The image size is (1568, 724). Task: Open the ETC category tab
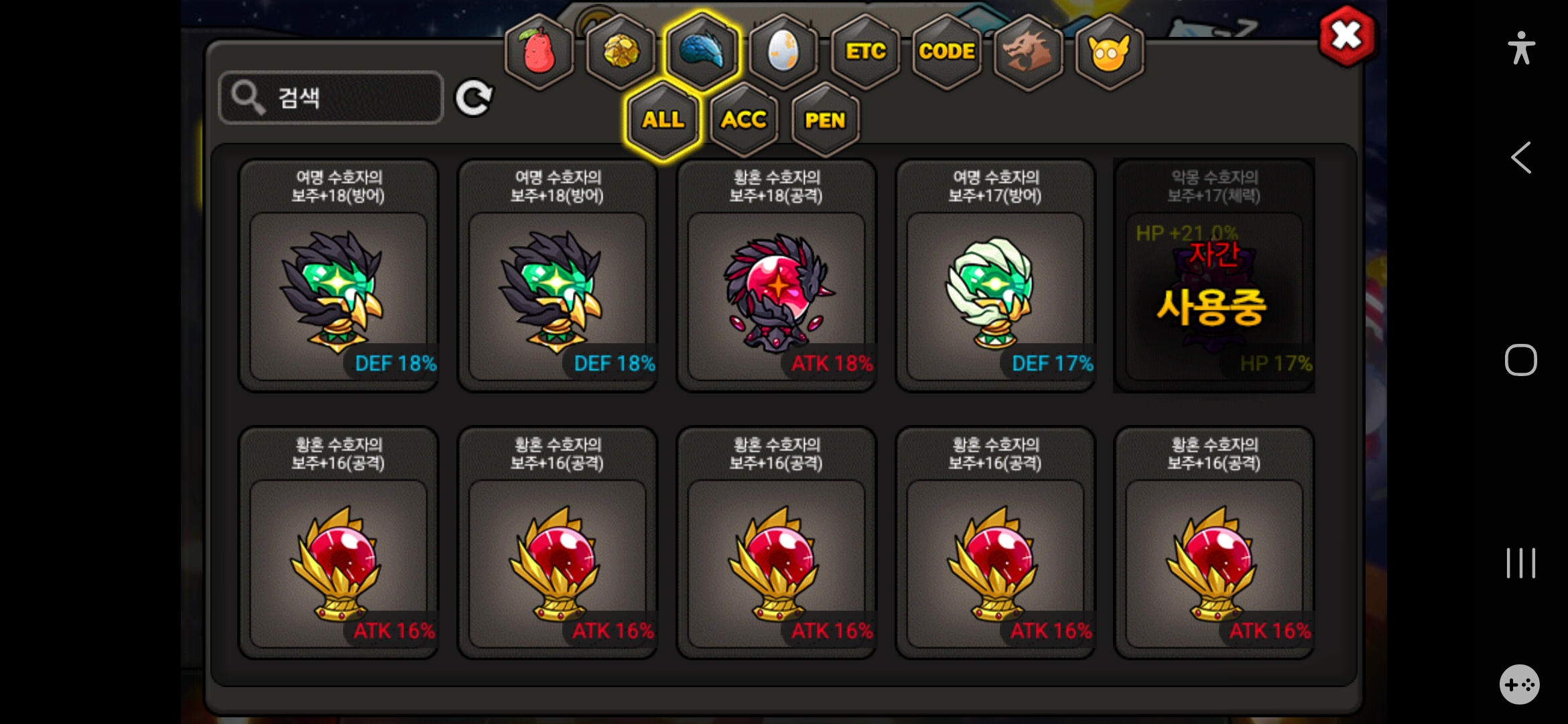pyautogui.click(x=865, y=52)
